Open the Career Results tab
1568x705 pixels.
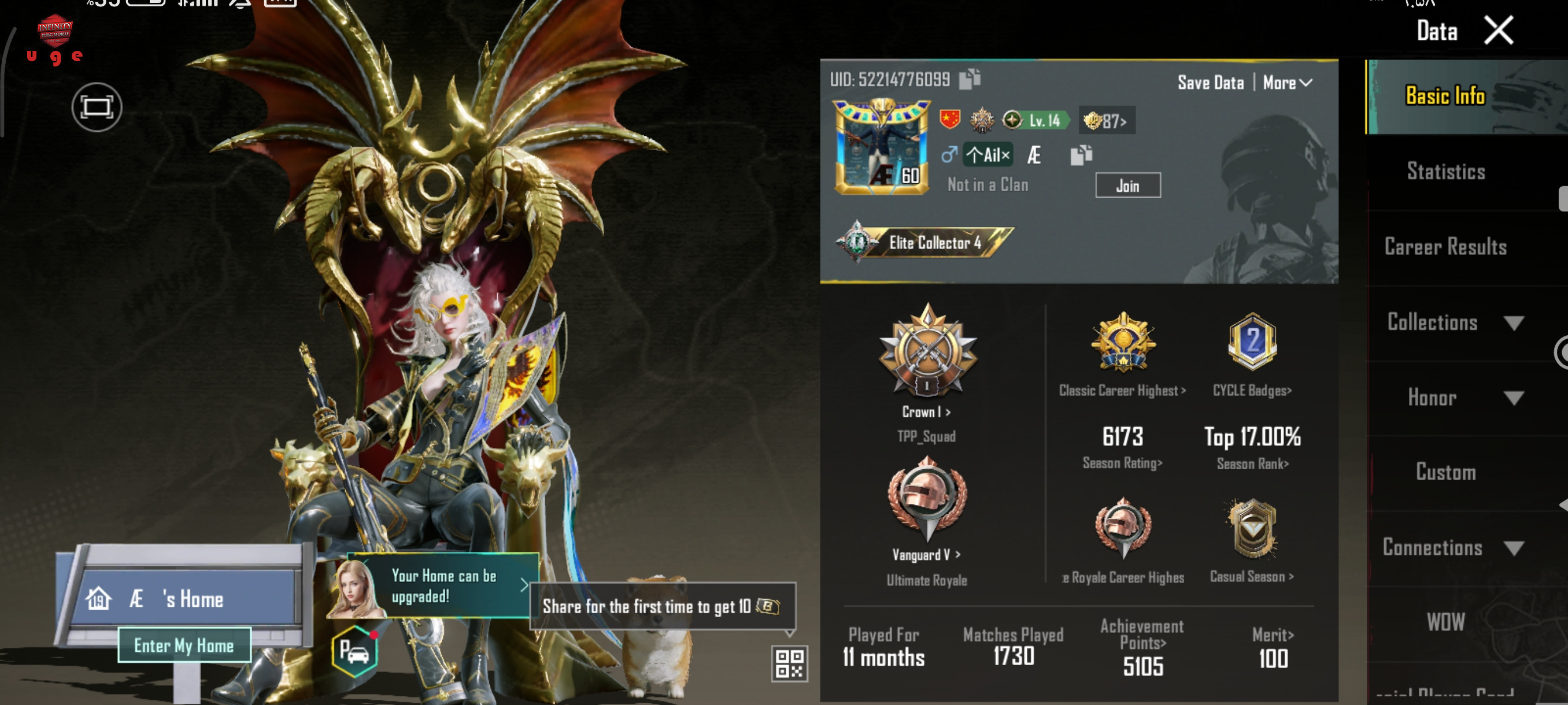click(x=1445, y=247)
